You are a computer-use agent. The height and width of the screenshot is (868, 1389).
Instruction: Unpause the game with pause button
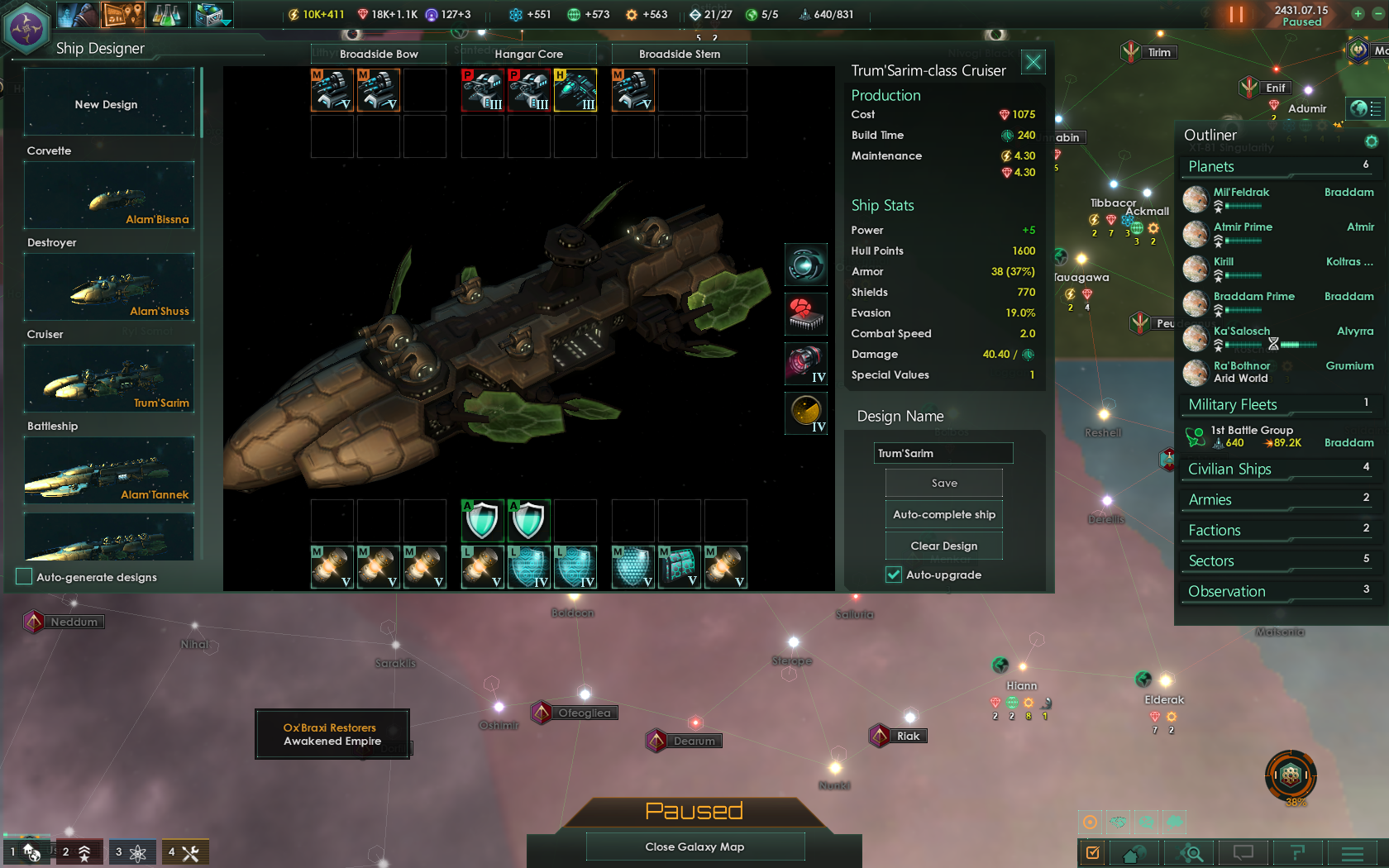click(1236, 14)
